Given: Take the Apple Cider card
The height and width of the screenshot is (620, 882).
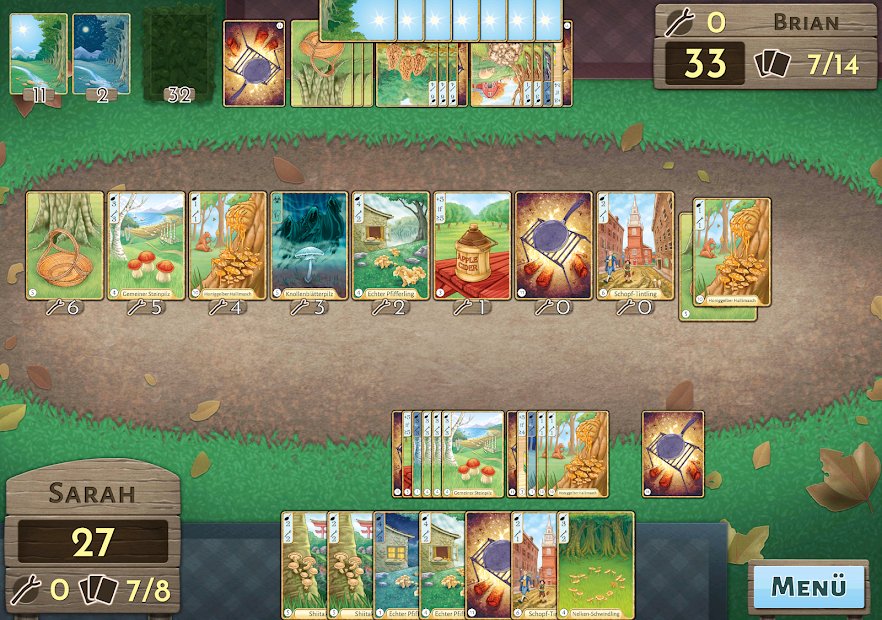Looking at the screenshot, I should coord(472,245).
